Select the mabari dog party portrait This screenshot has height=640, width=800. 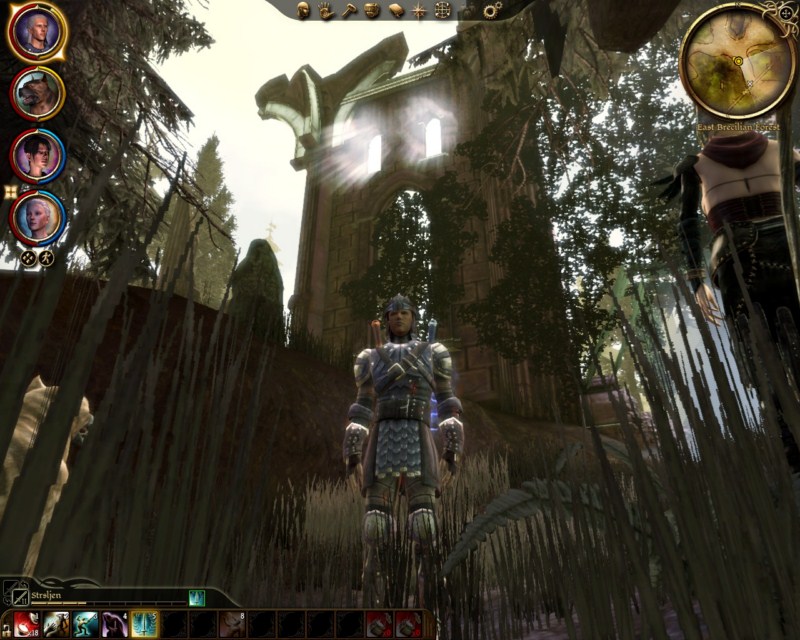pyautogui.click(x=37, y=94)
